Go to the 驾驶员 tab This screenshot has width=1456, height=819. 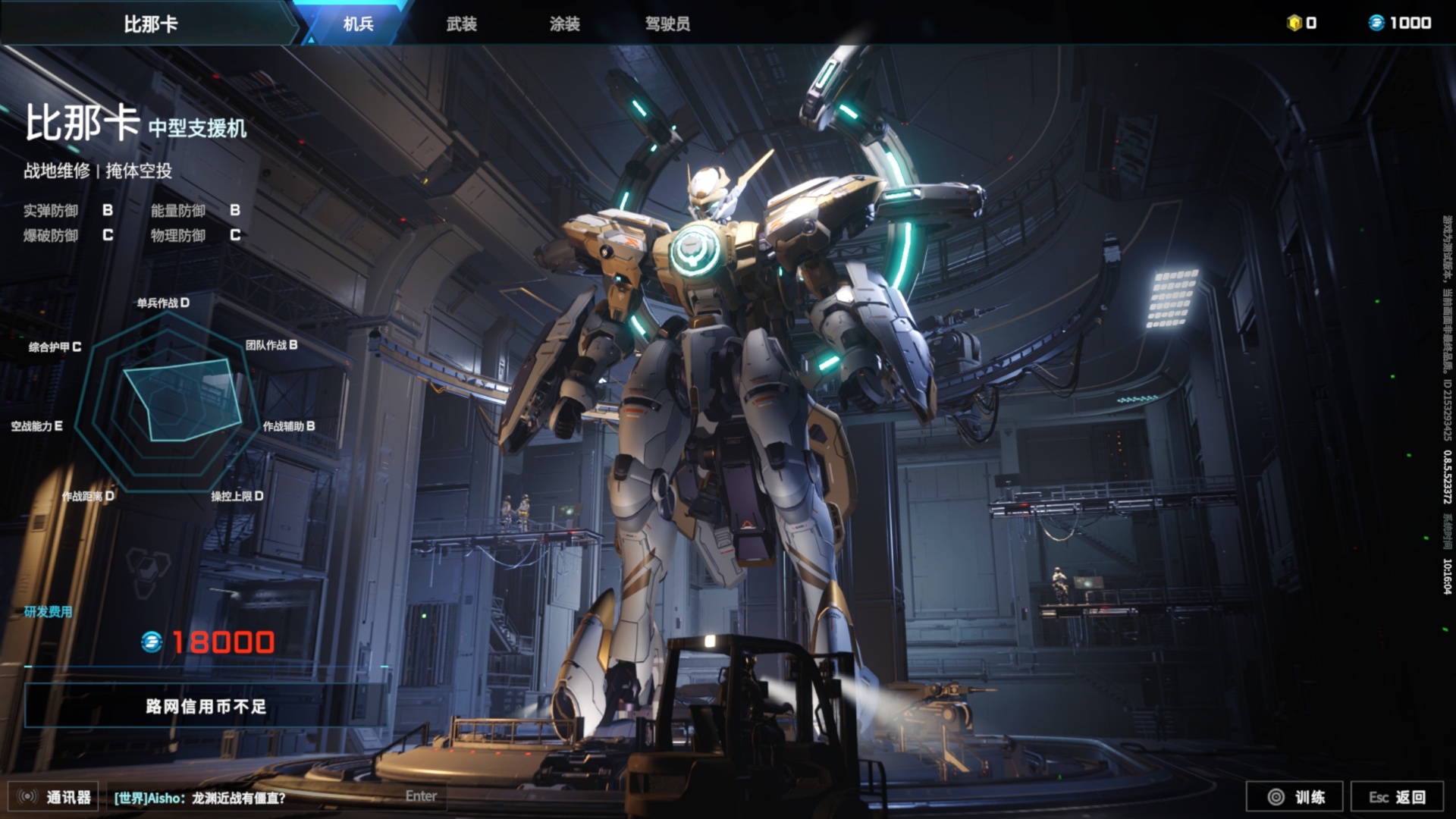pyautogui.click(x=667, y=24)
